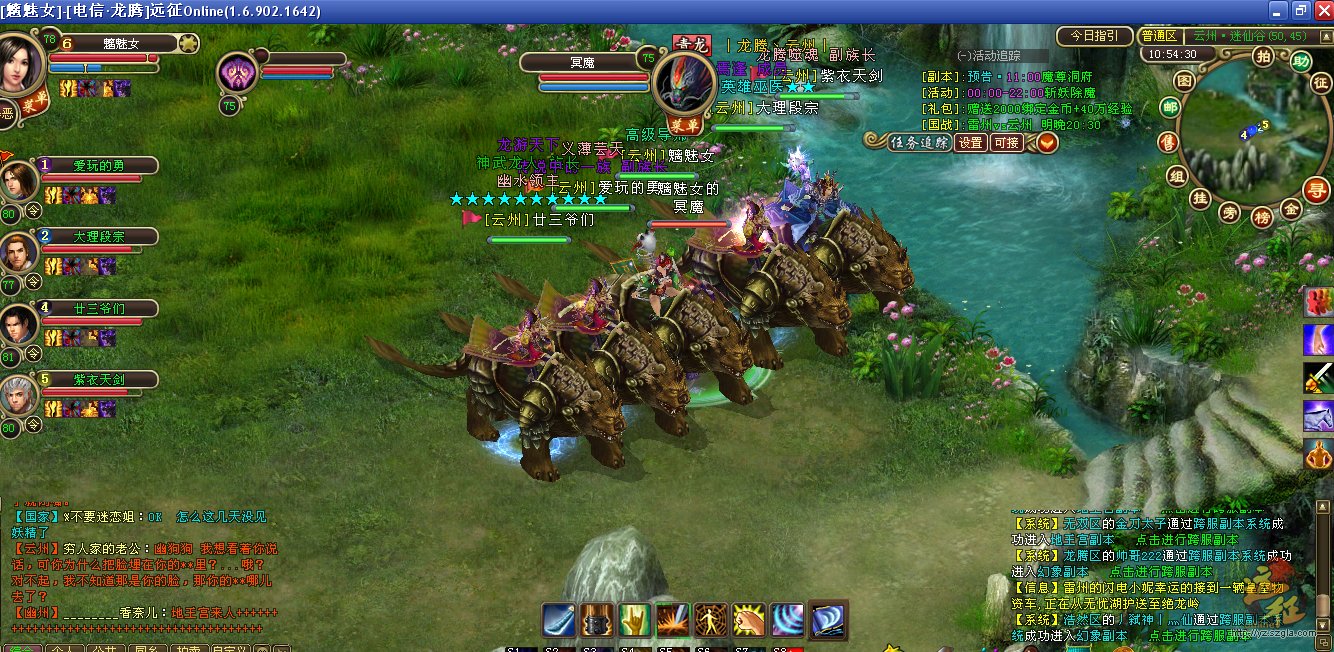Screen dimensions: 1334x652
Task: Click the 设置 button beside quest tracker
Action: coord(971,142)
